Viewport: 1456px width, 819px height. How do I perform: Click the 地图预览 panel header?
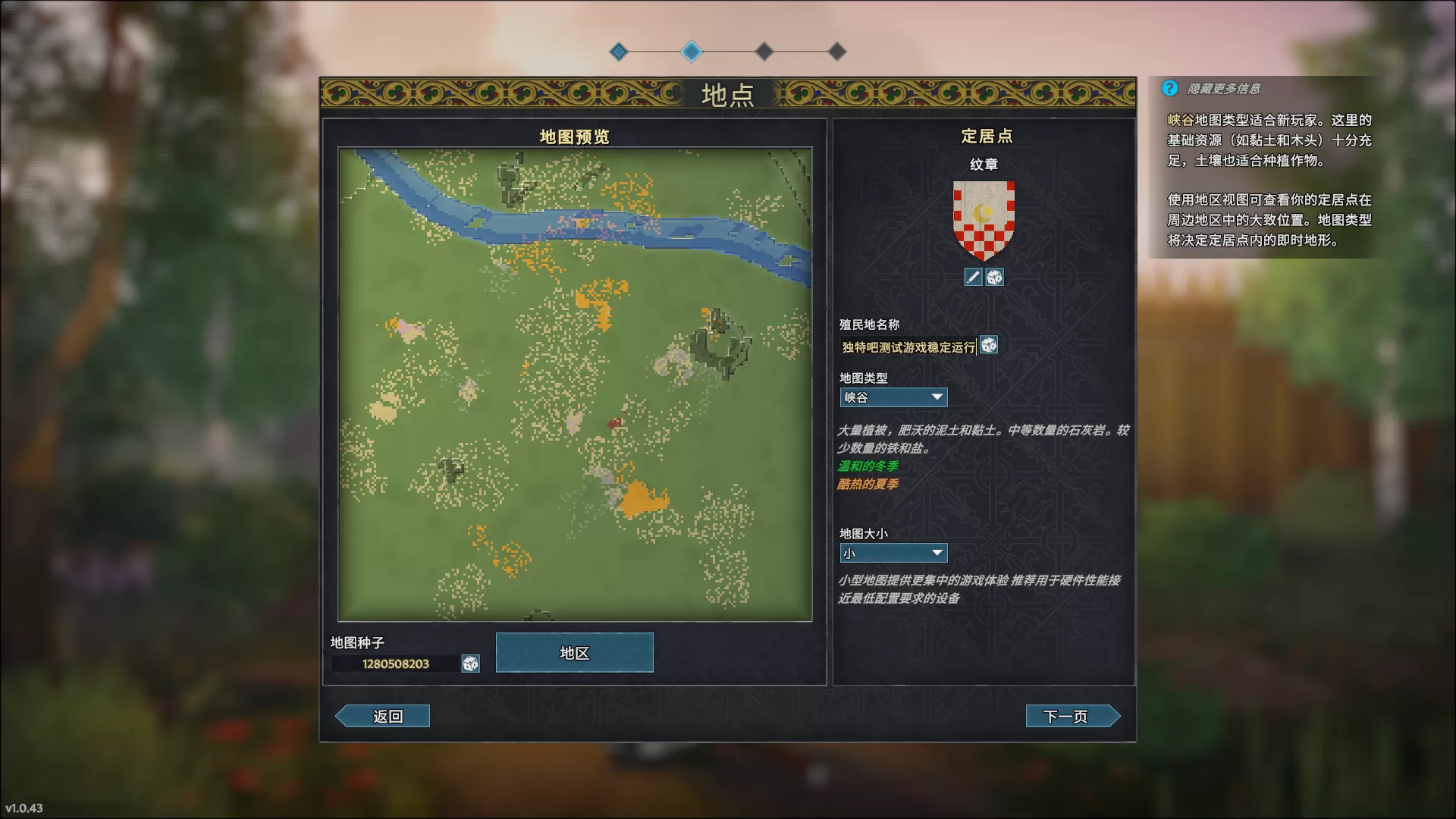tap(574, 138)
